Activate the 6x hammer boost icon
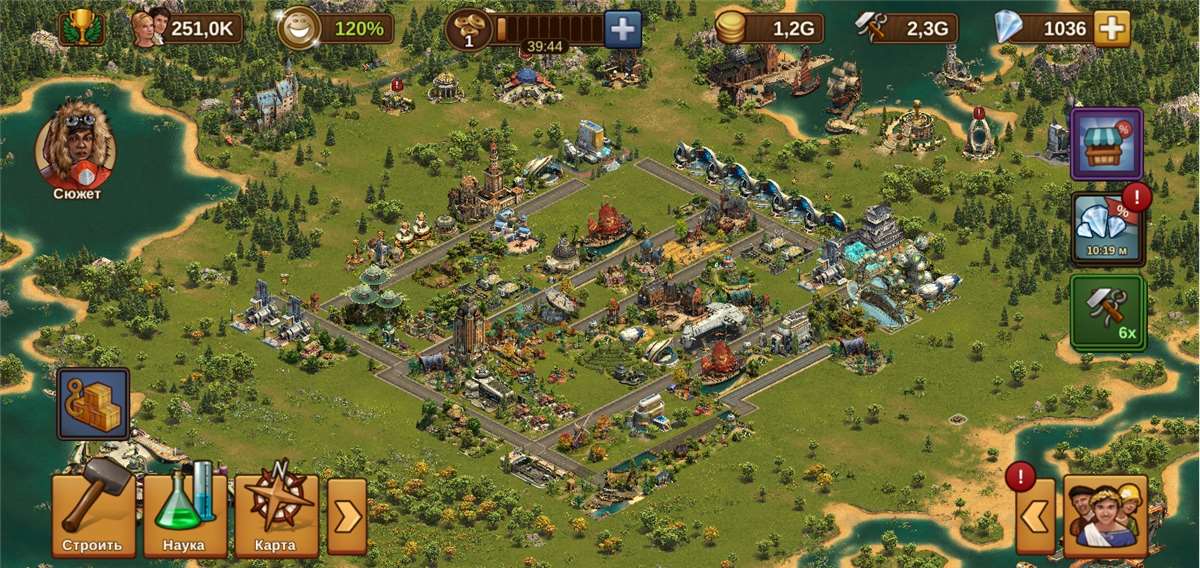Viewport: 1200px width, 568px height. pyautogui.click(x=1106, y=313)
